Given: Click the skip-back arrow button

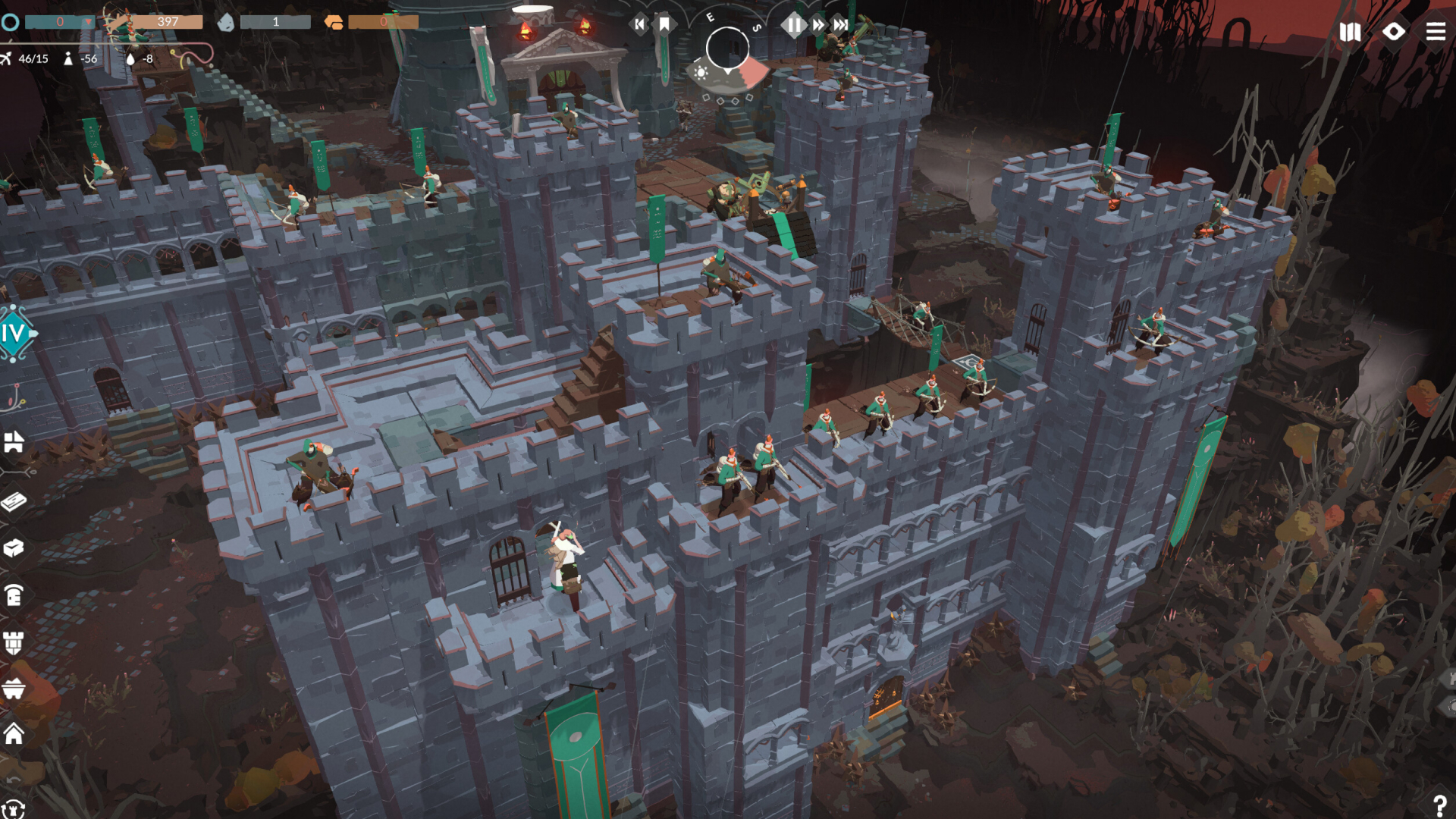Looking at the screenshot, I should [x=639, y=25].
